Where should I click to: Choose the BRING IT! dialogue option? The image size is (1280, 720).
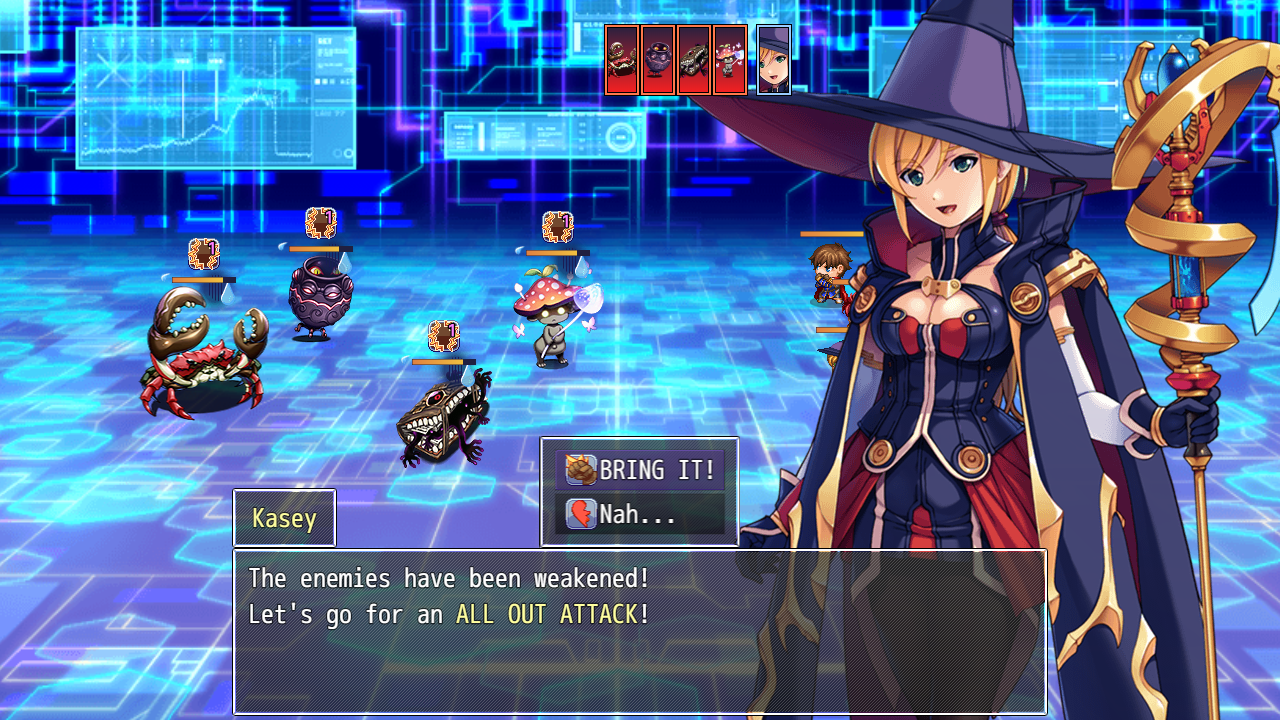[x=640, y=470]
